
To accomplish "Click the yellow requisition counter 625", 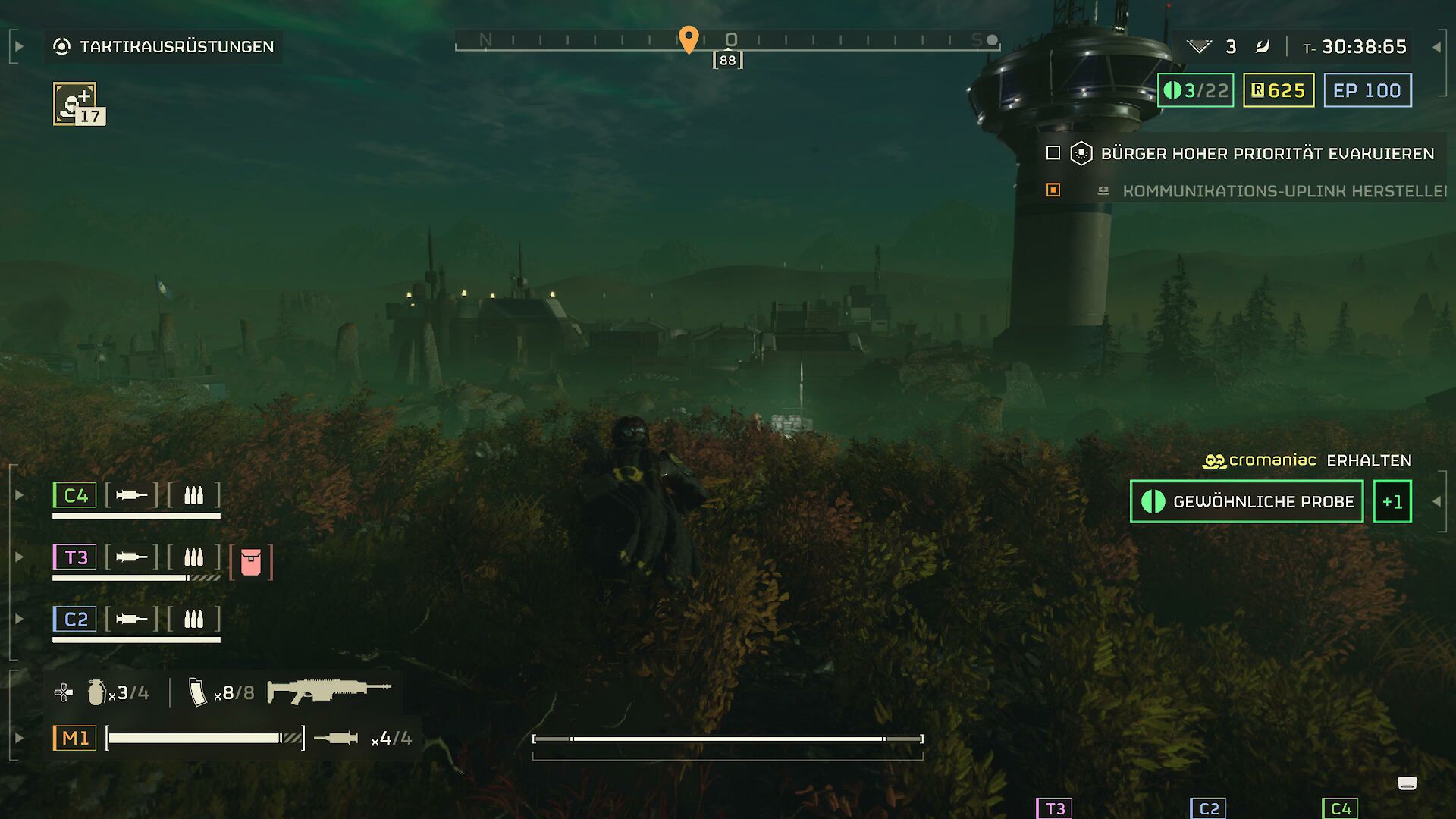I will point(1278,91).
